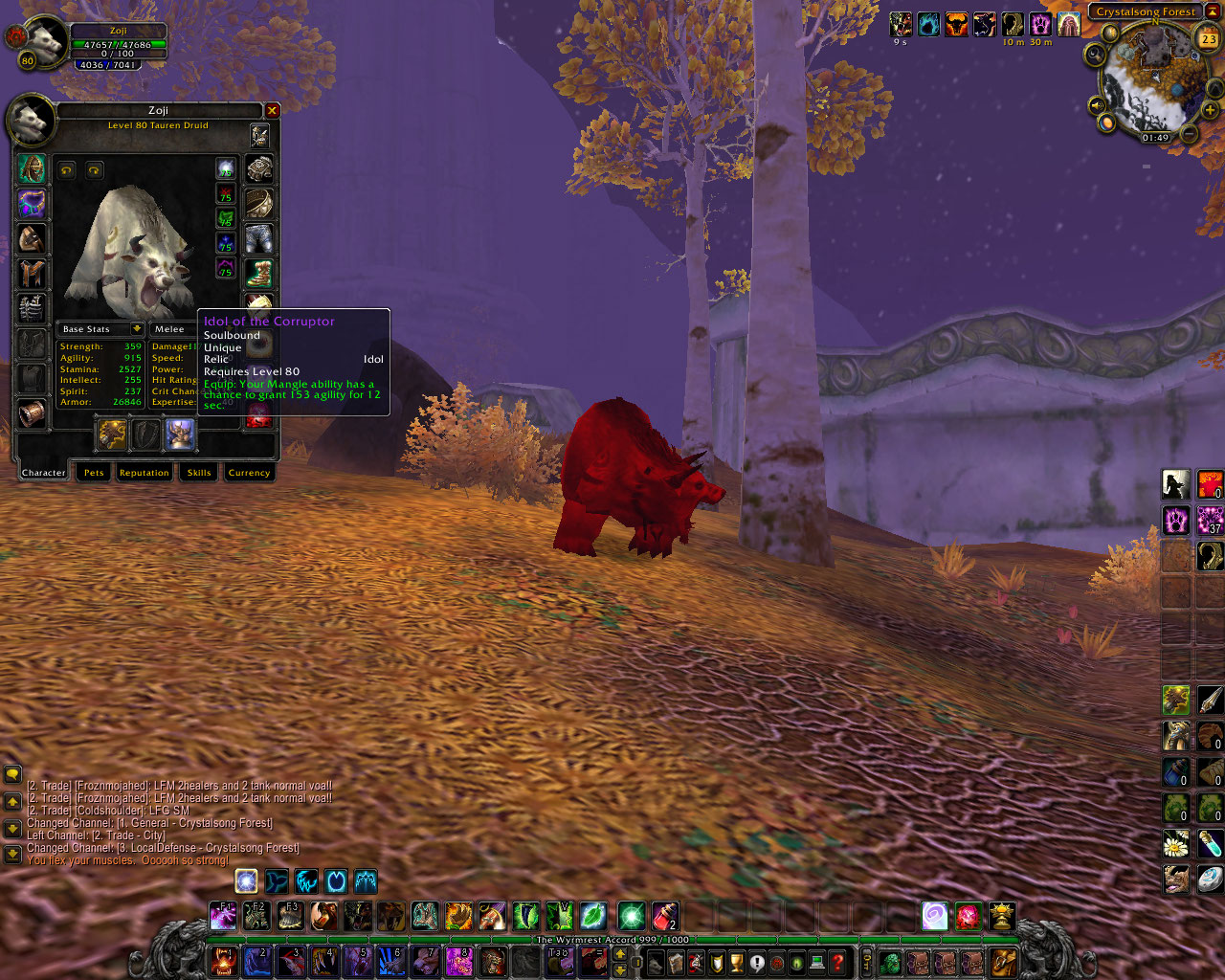
Task: Show the Skills tab
Action: click(199, 473)
